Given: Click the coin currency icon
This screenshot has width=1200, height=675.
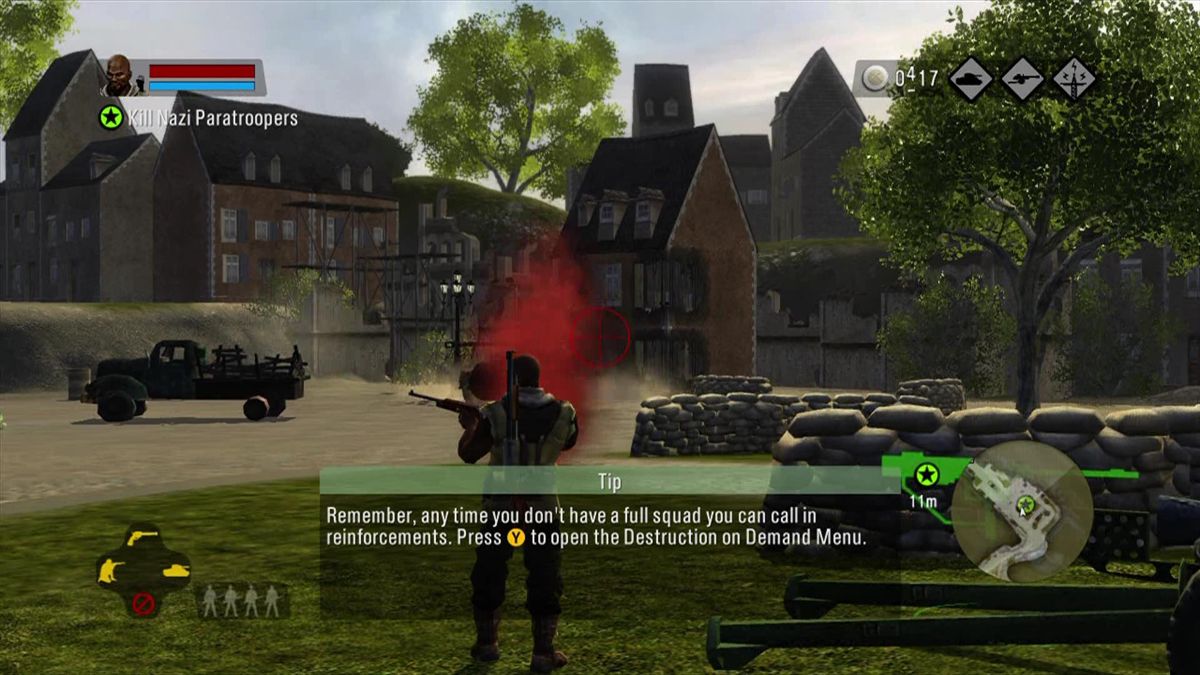Looking at the screenshot, I should click(875, 79).
